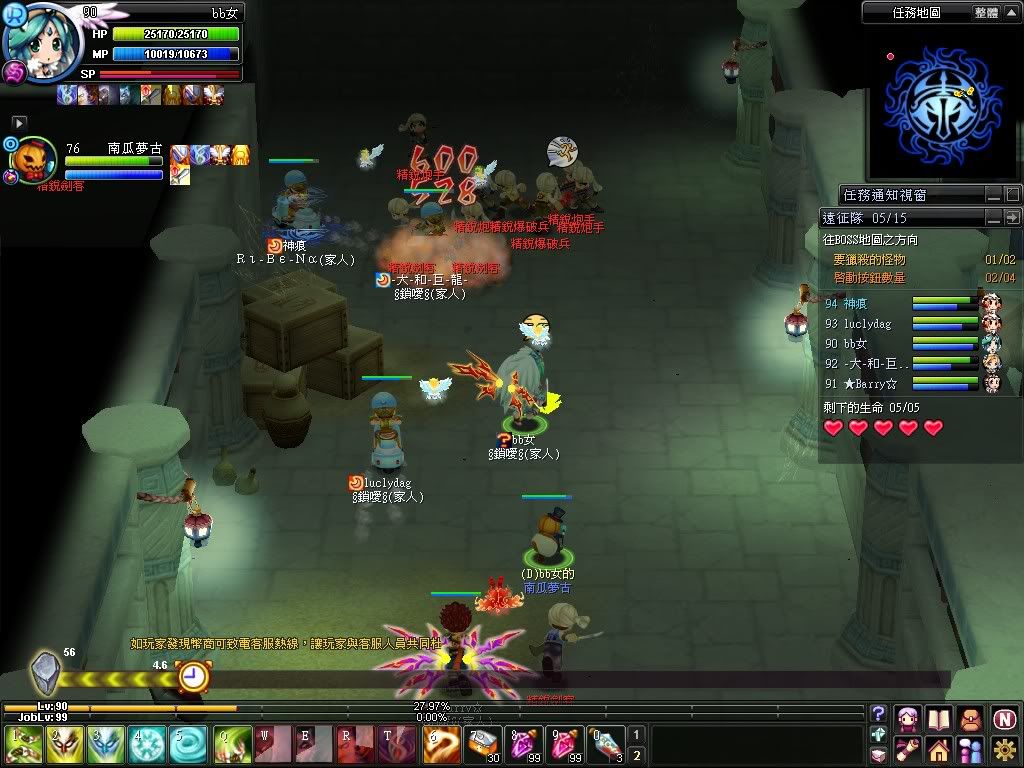Open the help question mark button

pos(878,714)
